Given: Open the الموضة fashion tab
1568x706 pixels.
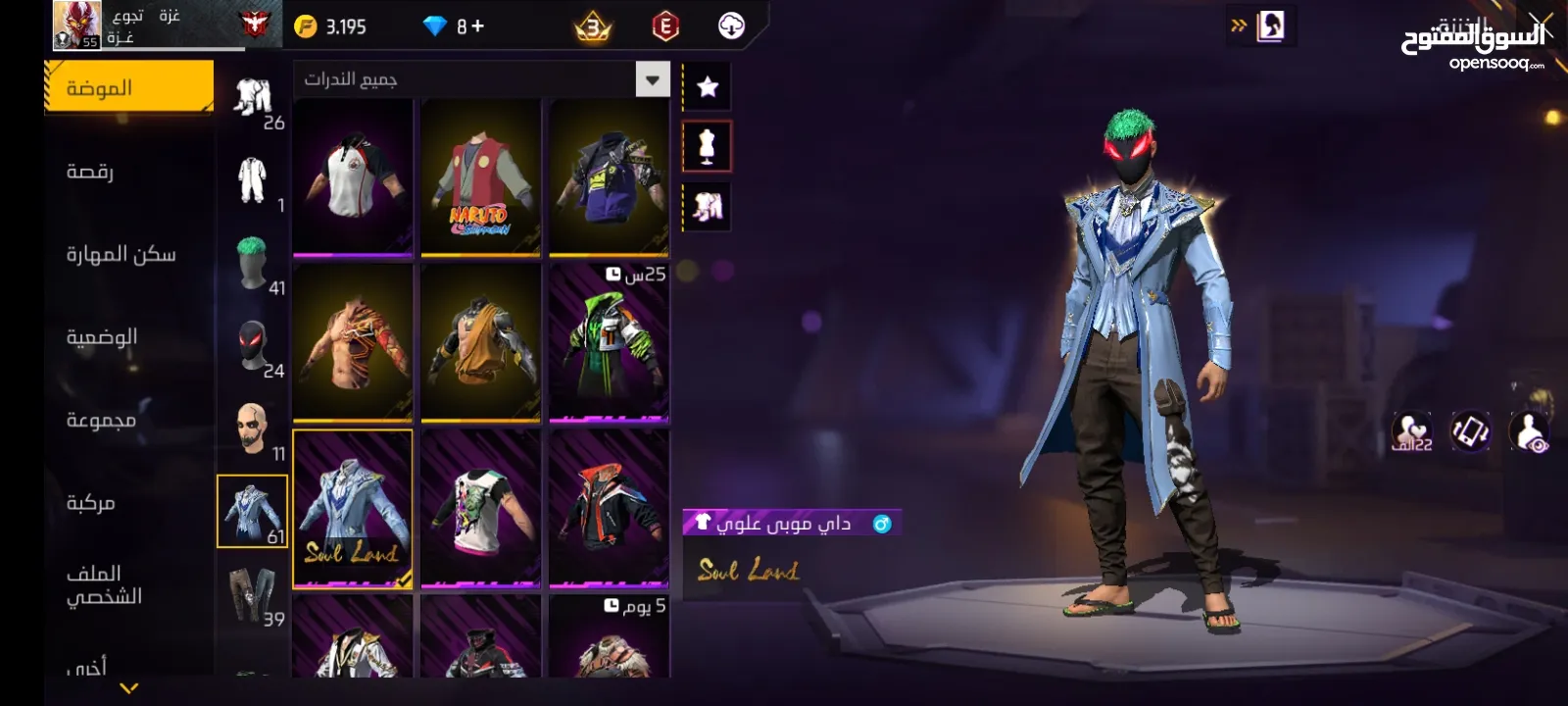Looking at the screenshot, I should coord(127,88).
